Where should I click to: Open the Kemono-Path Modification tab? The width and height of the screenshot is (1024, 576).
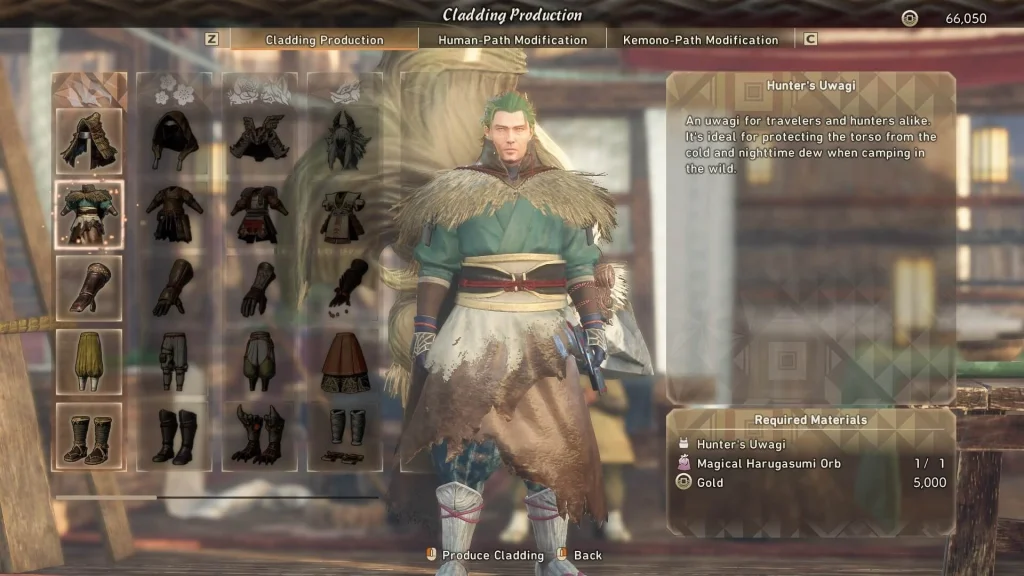point(700,40)
